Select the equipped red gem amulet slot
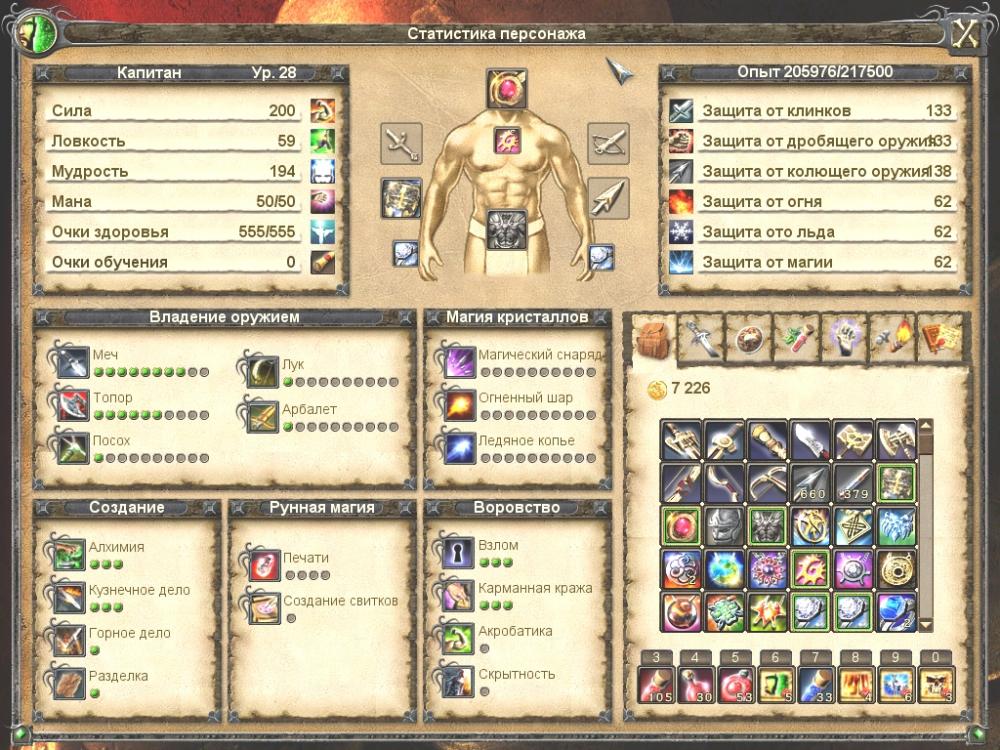This screenshot has height=750, width=1000. pos(506,89)
